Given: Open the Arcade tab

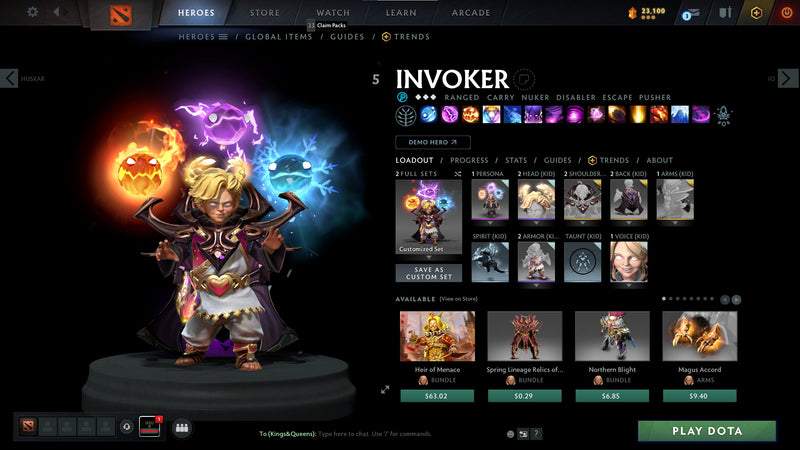Looking at the screenshot, I should 471,13.
